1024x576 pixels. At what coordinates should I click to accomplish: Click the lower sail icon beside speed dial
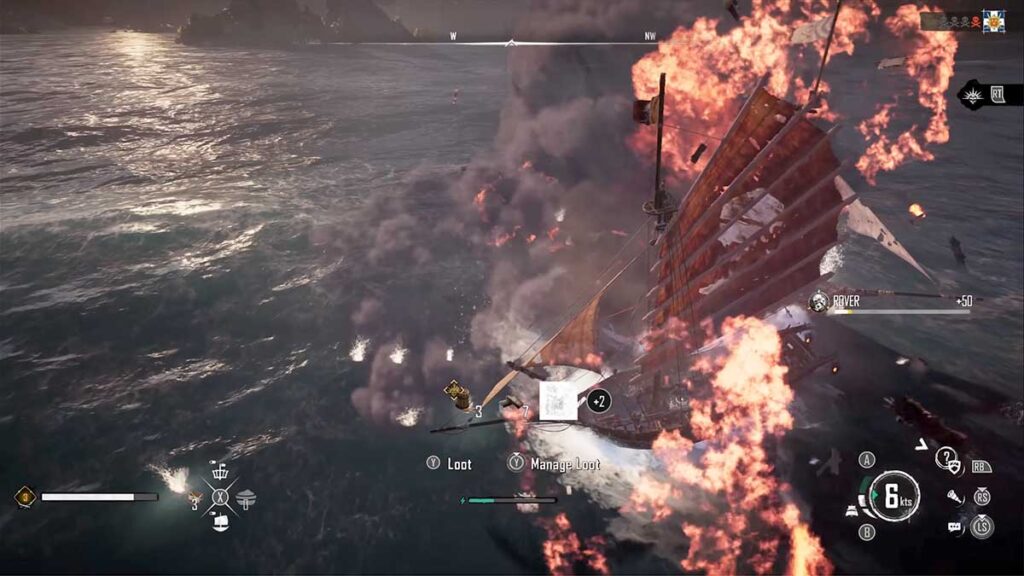coord(849,509)
